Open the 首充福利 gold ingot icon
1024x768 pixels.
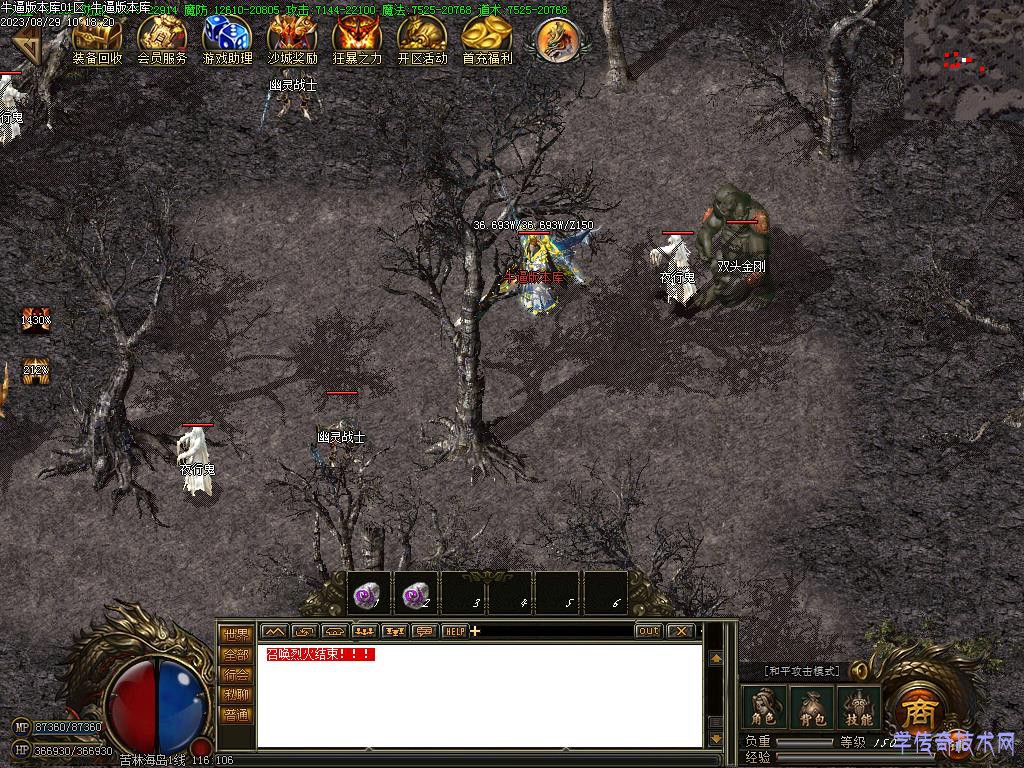tap(487, 38)
